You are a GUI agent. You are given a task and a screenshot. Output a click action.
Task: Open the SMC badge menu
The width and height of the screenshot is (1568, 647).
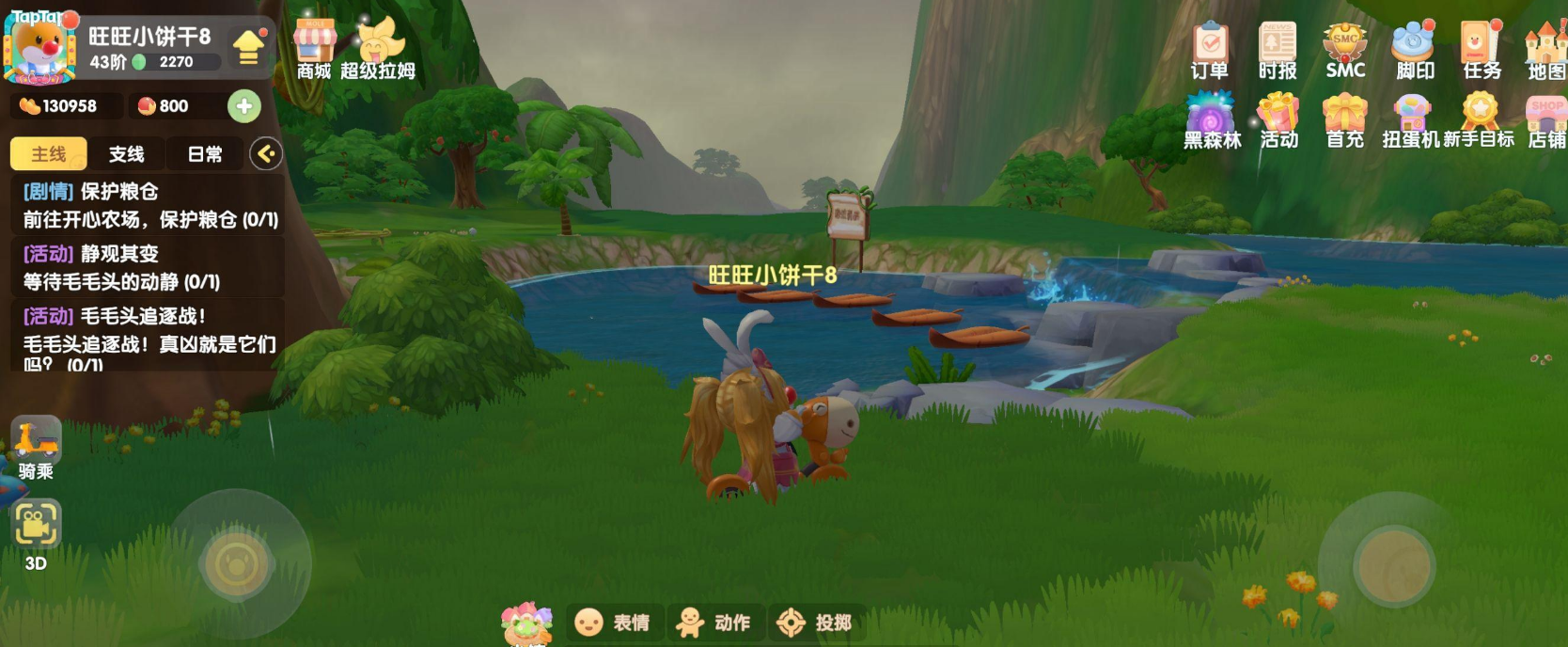(1345, 49)
